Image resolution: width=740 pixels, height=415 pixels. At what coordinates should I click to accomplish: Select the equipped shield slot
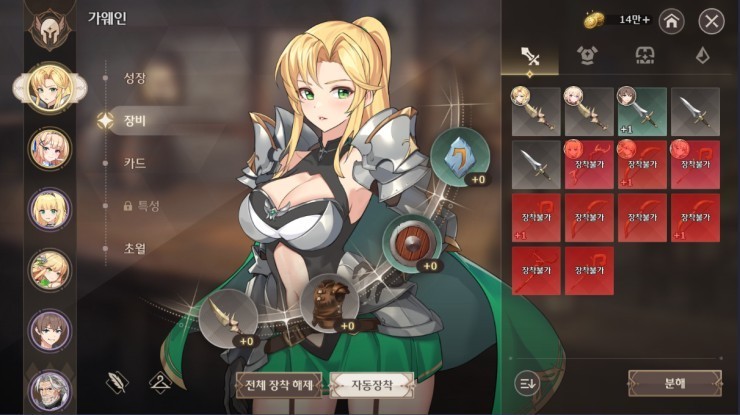pyautogui.click(x=411, y=242)
